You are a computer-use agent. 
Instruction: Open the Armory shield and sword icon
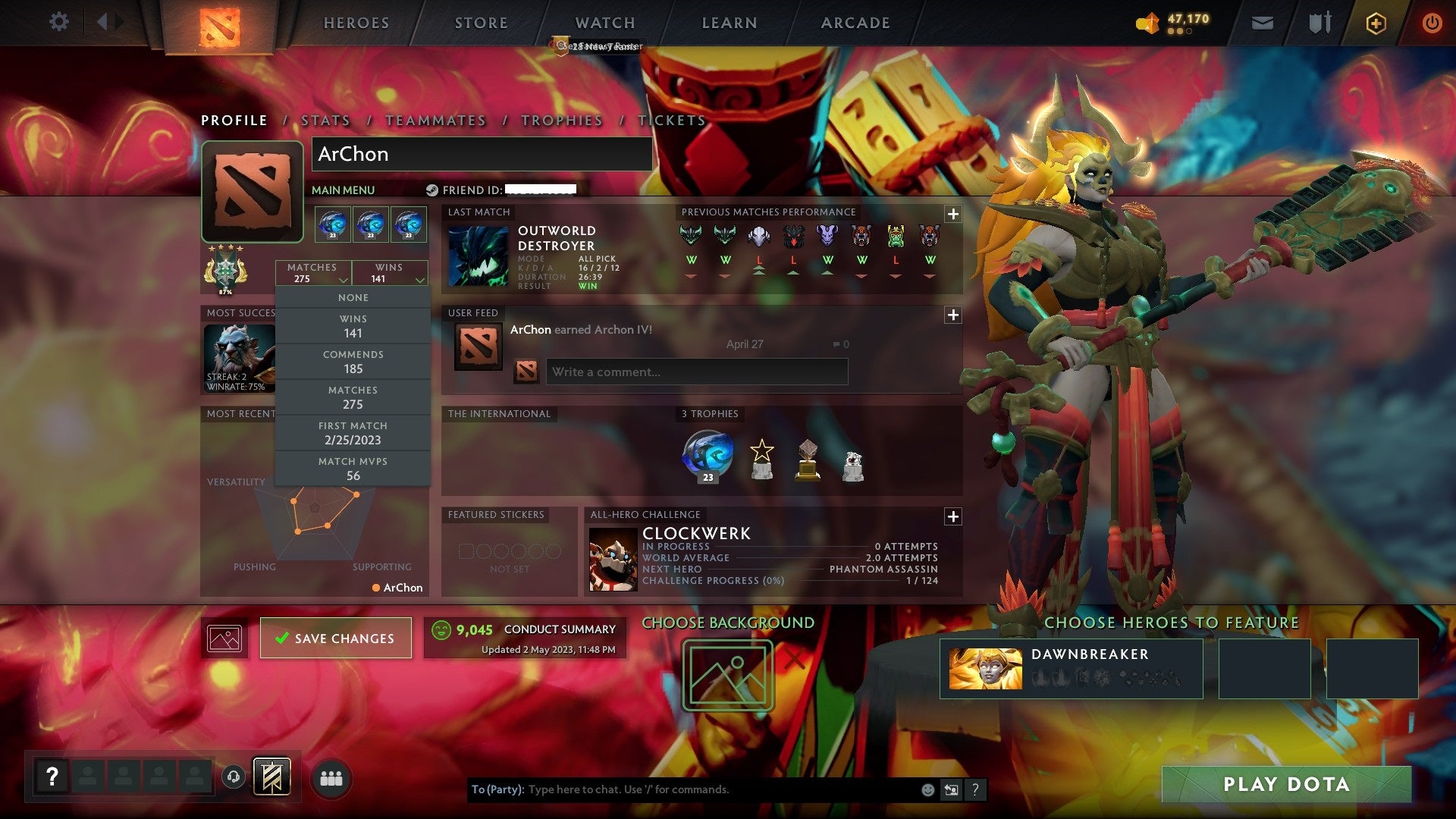[1319, 23]
